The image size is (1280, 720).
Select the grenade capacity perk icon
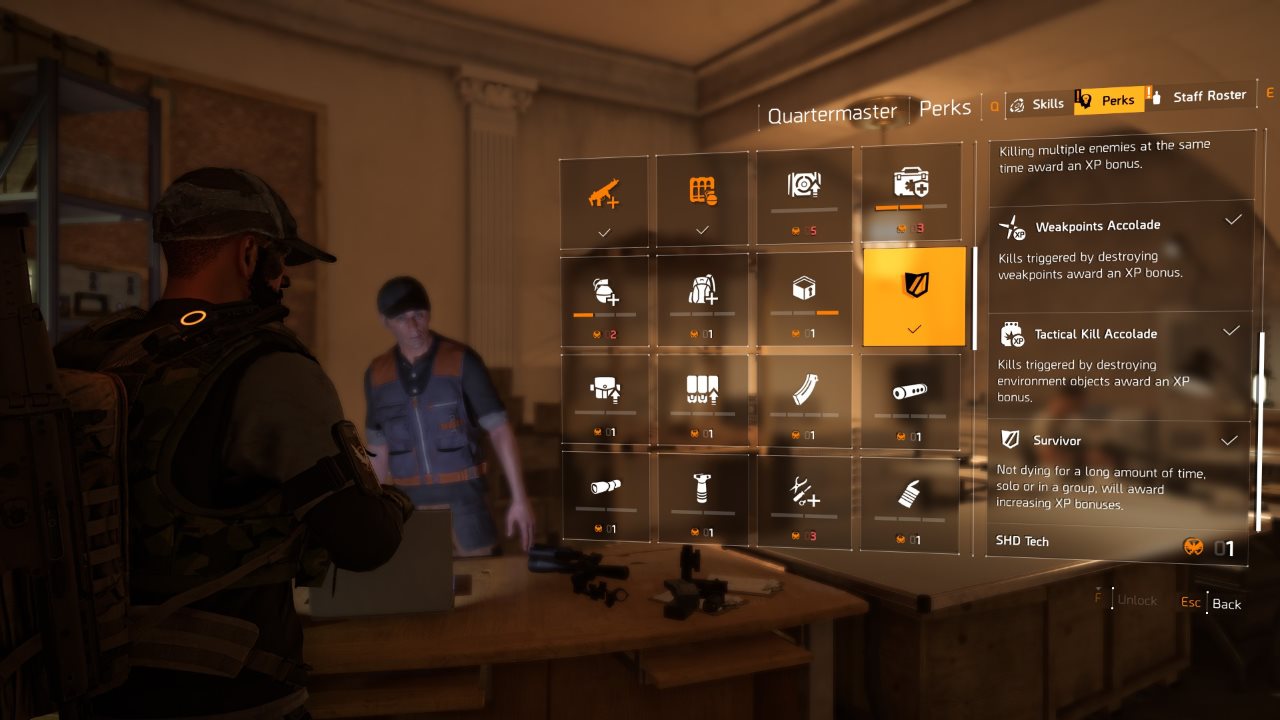click(603, 292)
